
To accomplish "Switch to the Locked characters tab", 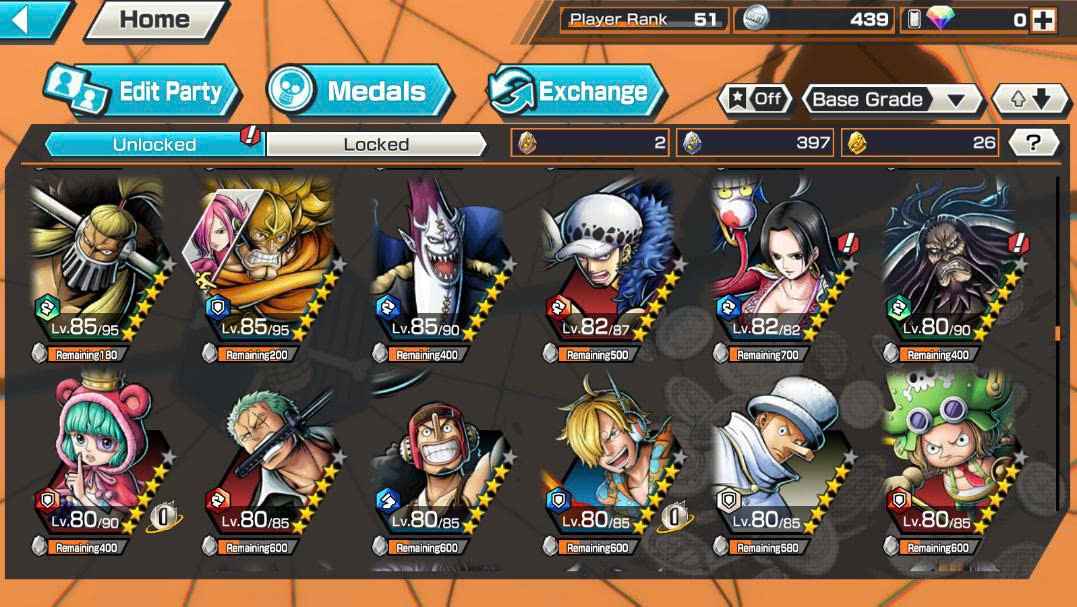I will click(x=376, y=144).
